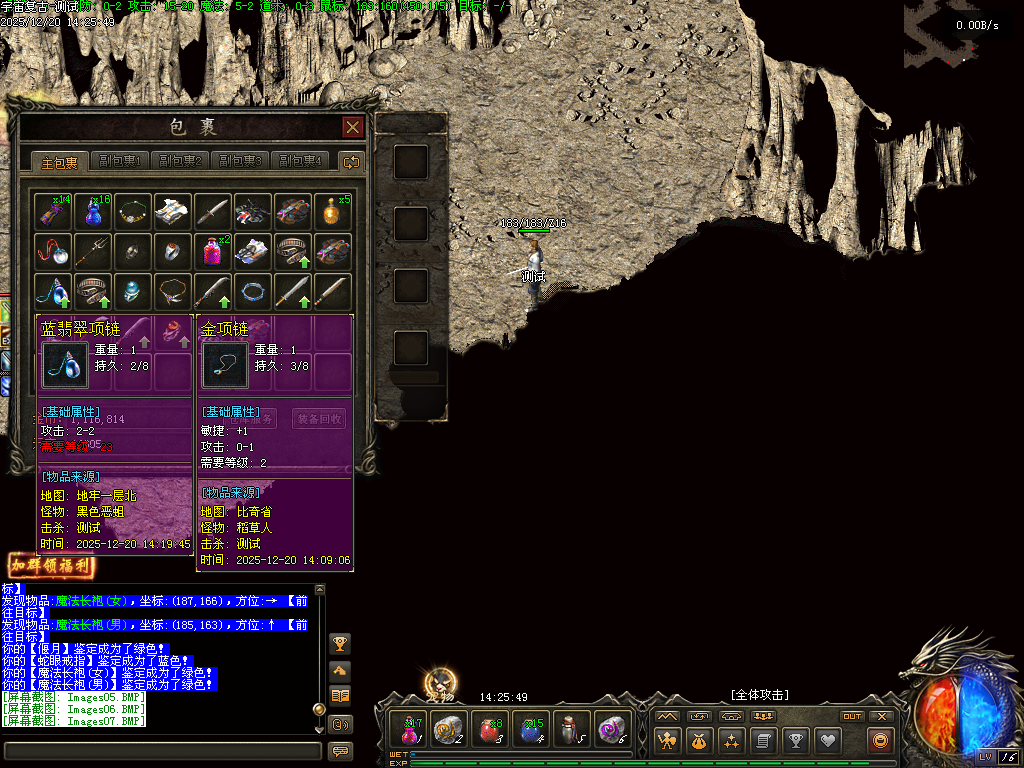Open the 副包裹3 bag tab
Image resolution: width=1024 pixels, height=768 pixels.
(x=240, y=161)
